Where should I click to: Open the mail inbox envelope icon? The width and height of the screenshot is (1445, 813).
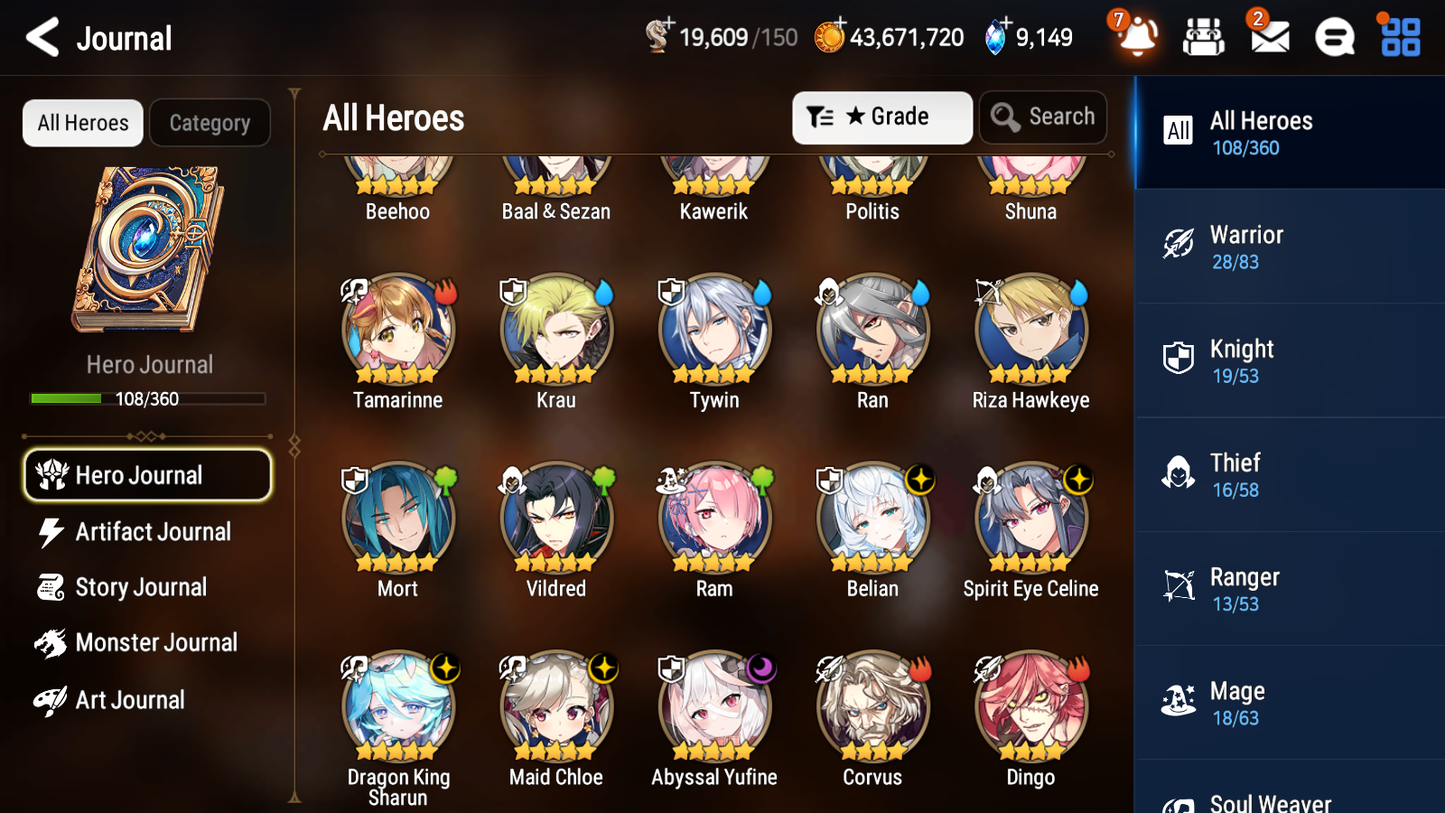point(1269,35)
